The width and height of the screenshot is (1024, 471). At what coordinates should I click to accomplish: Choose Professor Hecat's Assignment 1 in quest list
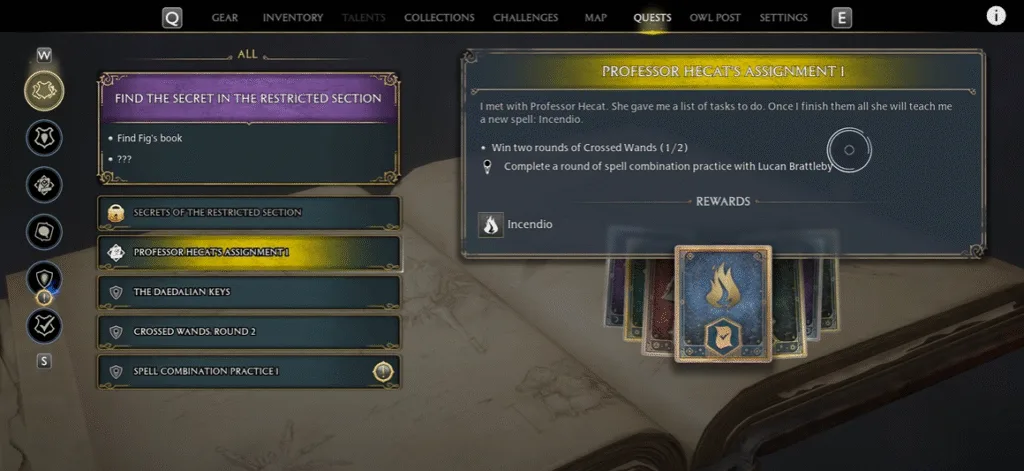click(249, 252)
